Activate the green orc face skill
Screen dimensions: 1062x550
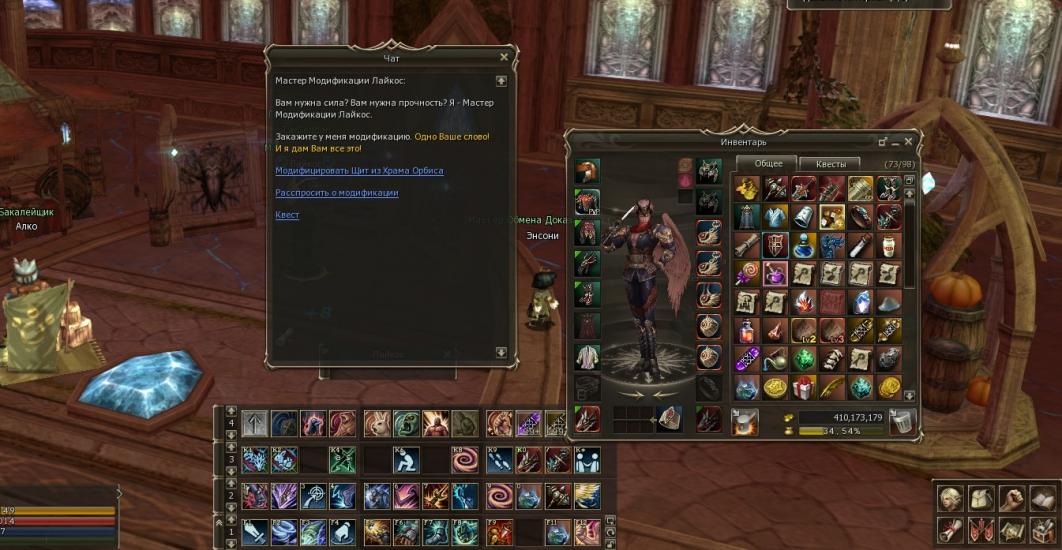tap(406, 424)
